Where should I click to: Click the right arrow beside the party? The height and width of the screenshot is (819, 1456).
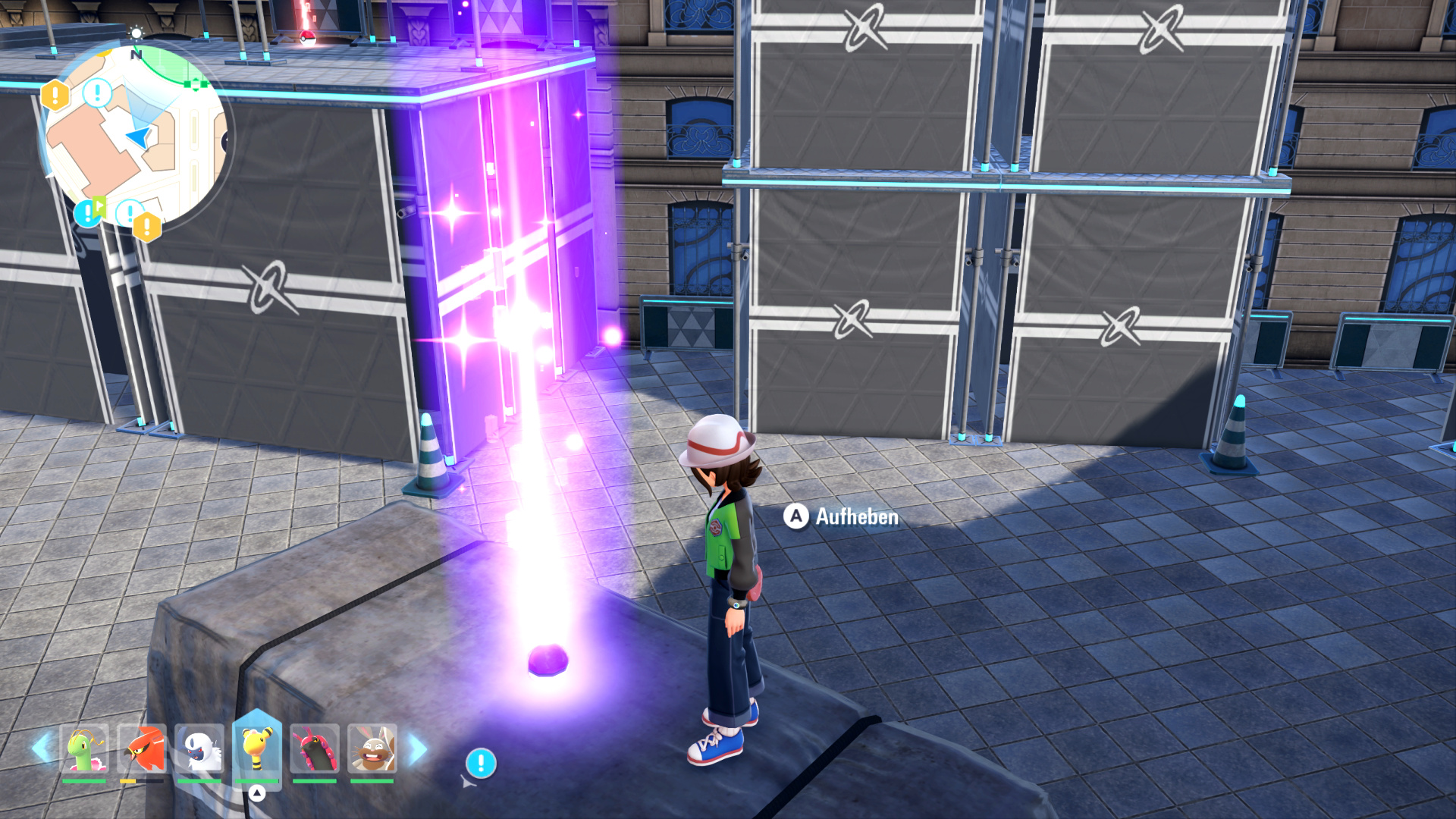click(418, 749)
